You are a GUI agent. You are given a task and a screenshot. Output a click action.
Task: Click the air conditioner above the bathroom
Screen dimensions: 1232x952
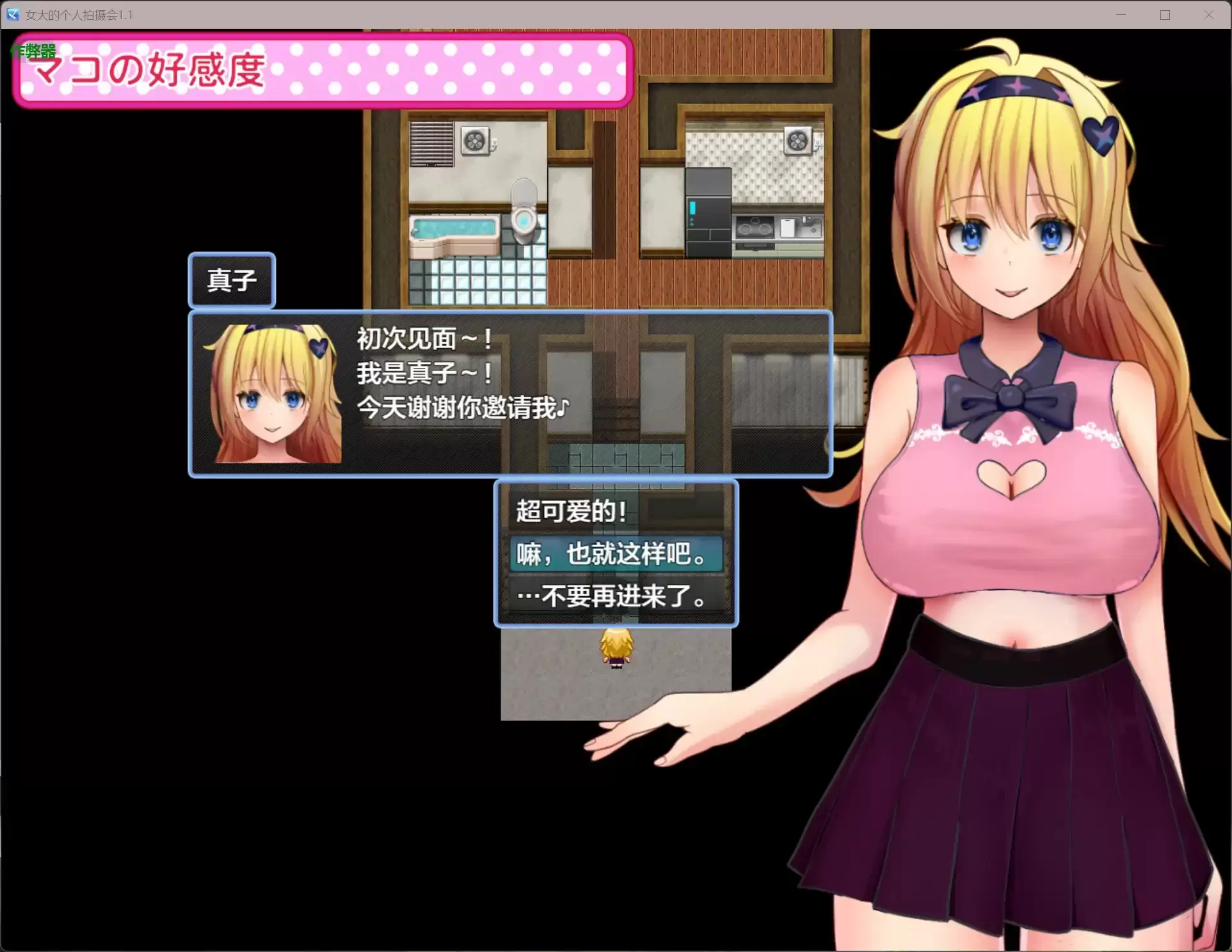[x=475, y=142]
